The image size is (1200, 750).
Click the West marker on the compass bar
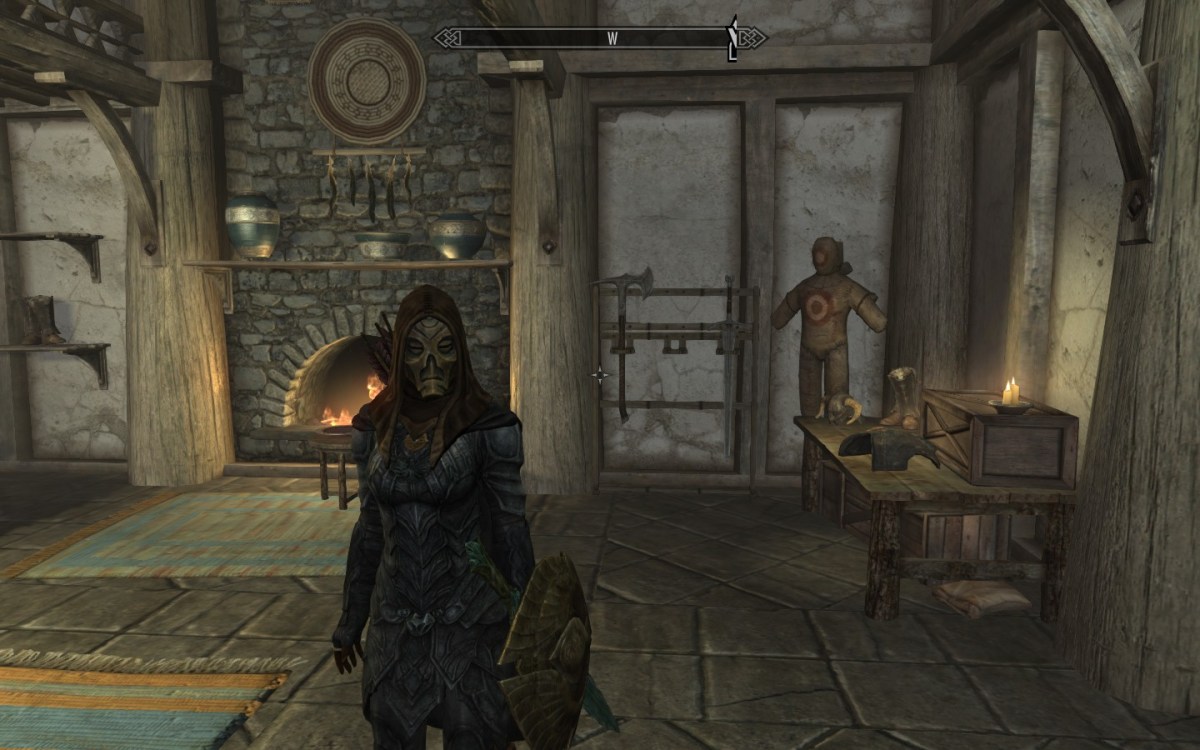612,38
